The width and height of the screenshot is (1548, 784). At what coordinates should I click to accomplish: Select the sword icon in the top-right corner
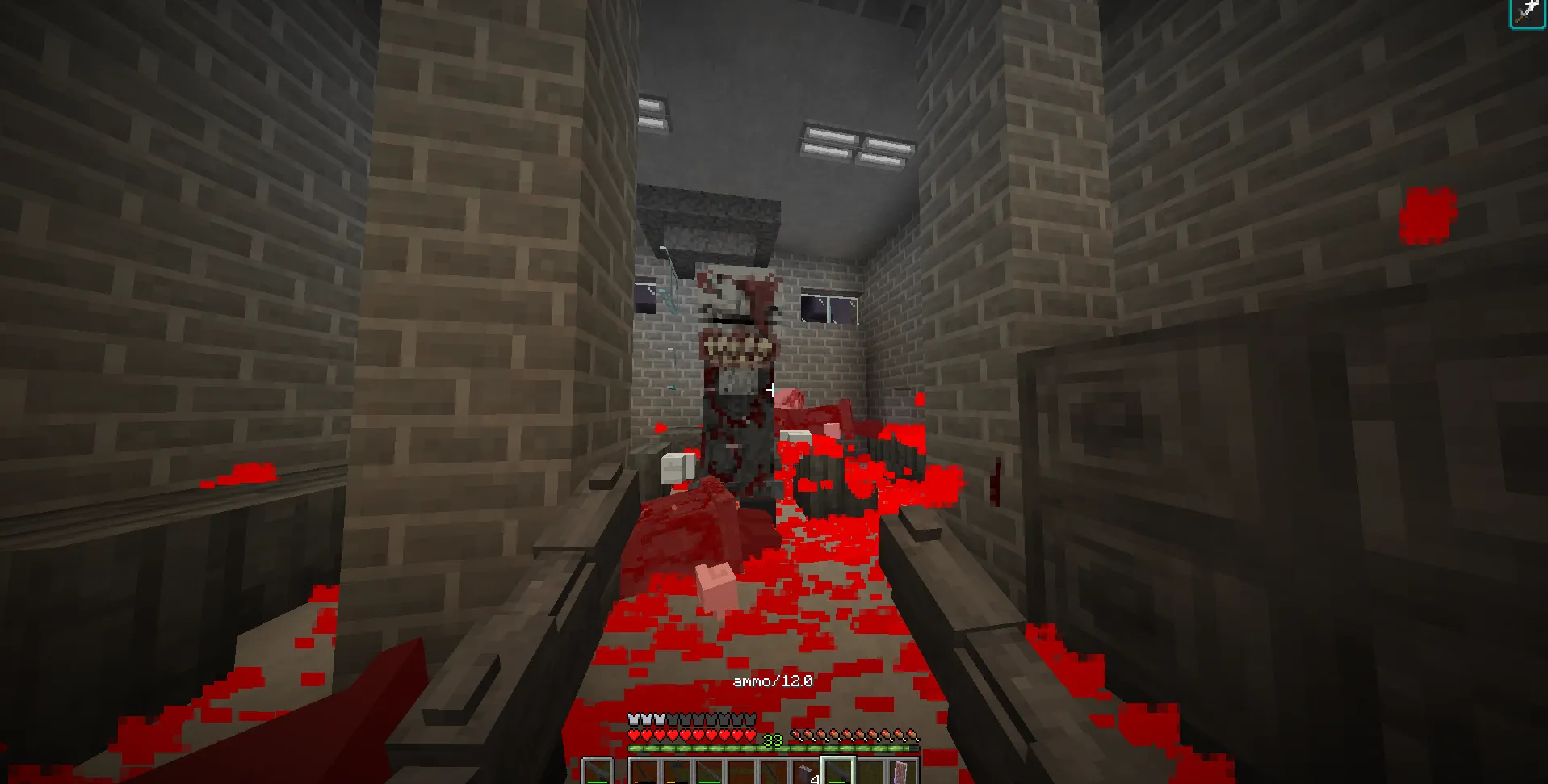[1529, 11]
